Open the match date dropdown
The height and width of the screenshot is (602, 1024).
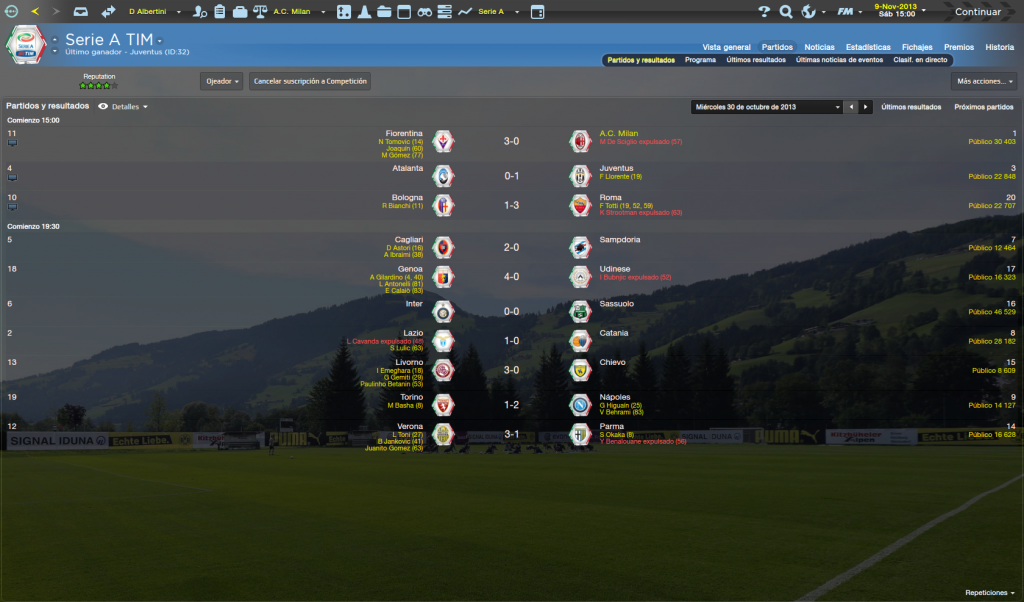coord(767,106)
